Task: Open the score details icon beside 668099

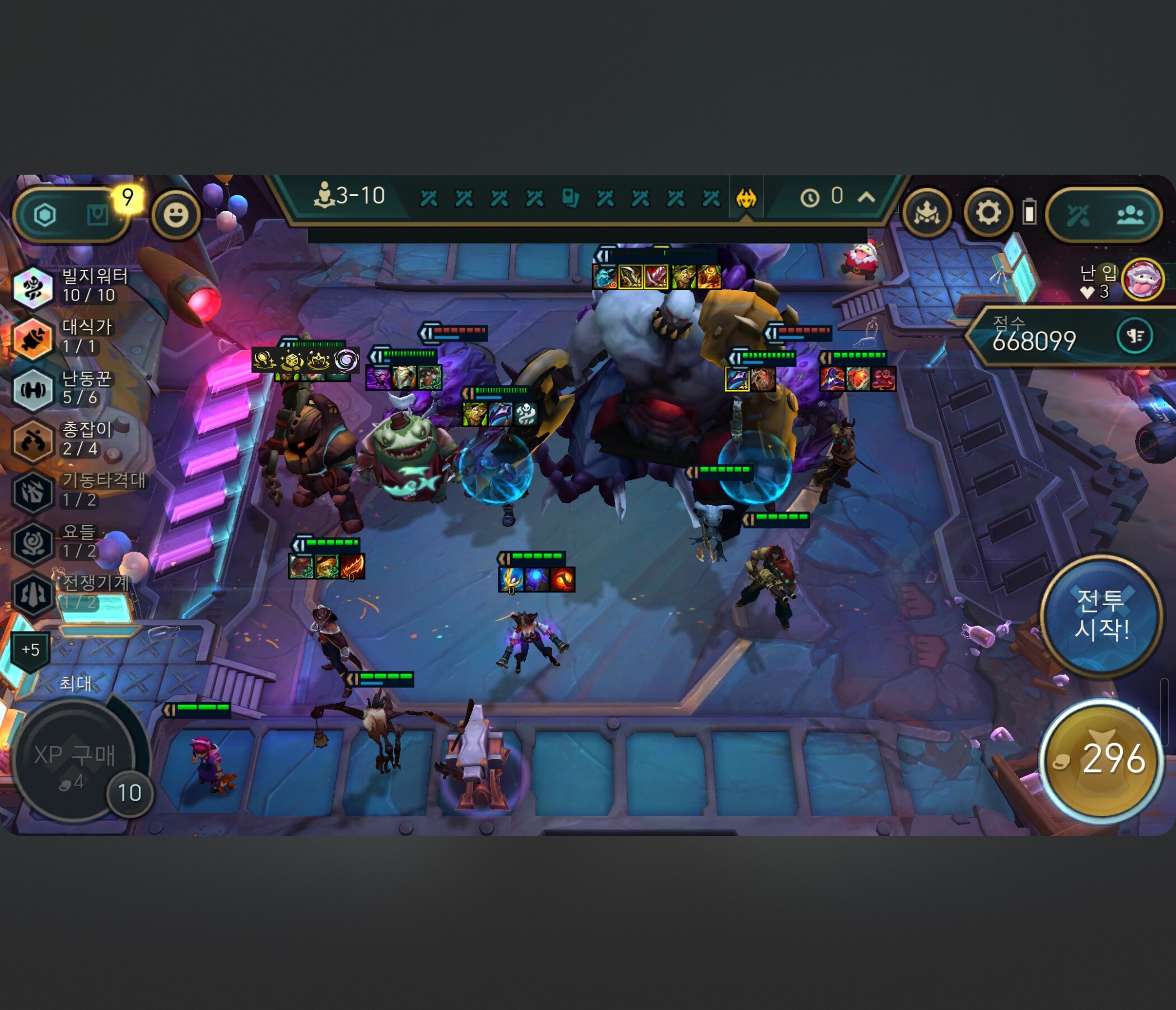Action: coord(1135,336)
